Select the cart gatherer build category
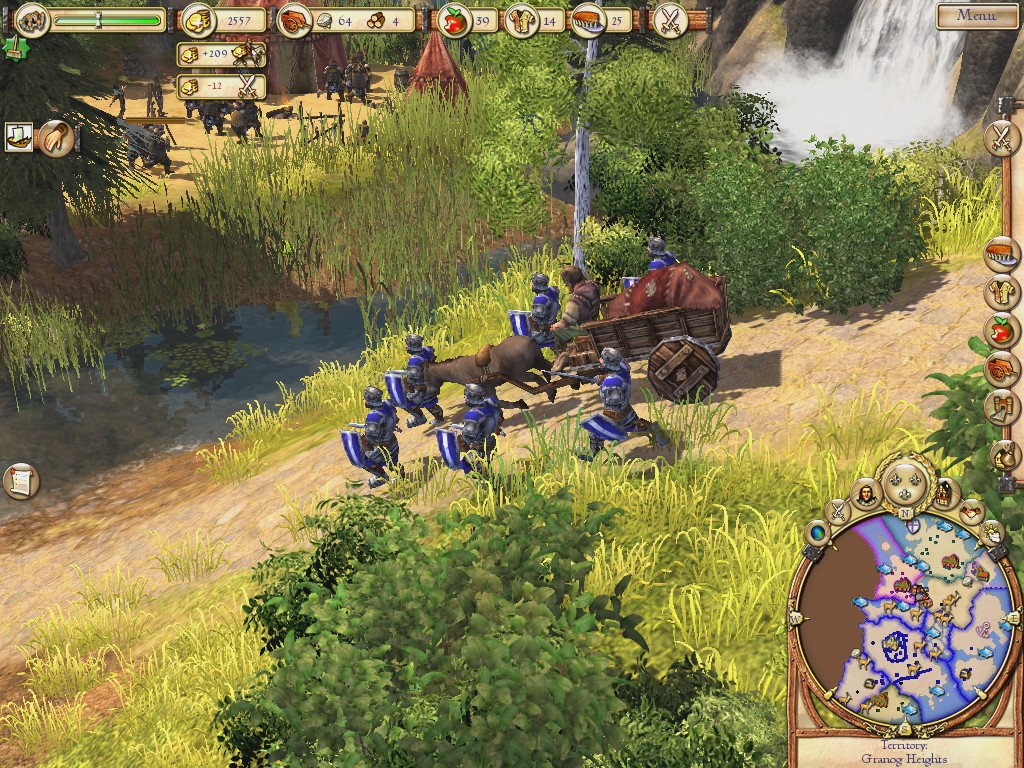 pyautogui.click(x=1000, y=369)
